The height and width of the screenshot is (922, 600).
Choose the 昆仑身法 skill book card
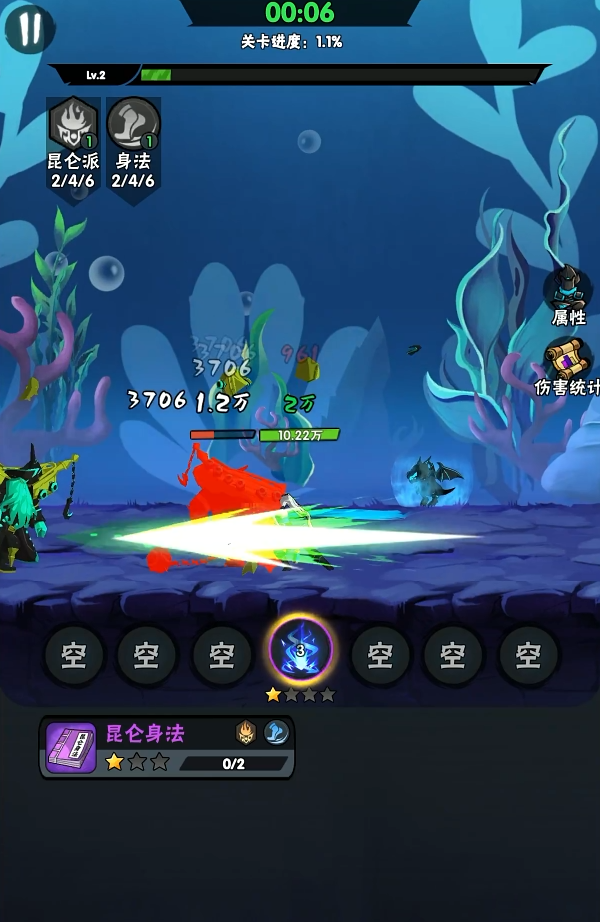pos(167,747)
